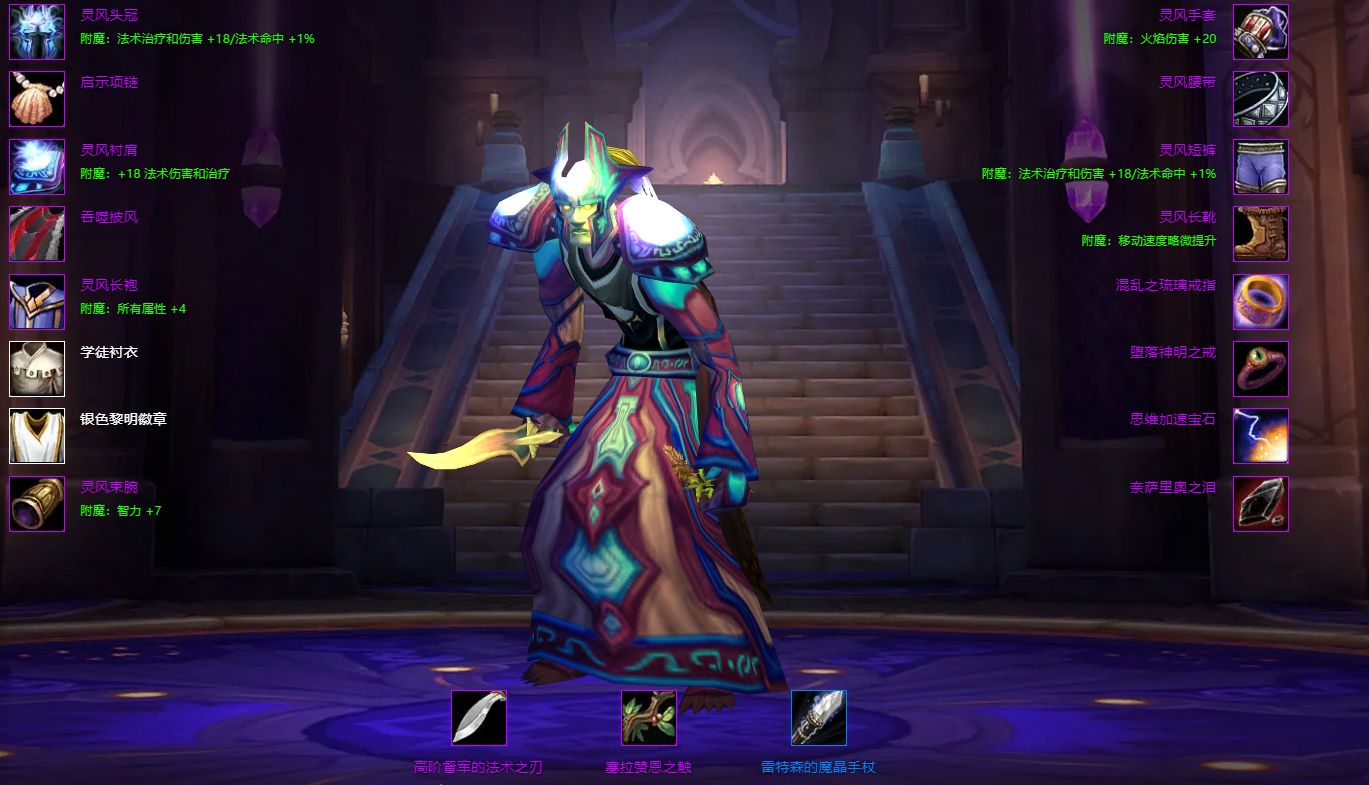Screen dimensions: 1369x785
Task: Inspect the 灵风手套 gloves slot
Action: 1260,32
